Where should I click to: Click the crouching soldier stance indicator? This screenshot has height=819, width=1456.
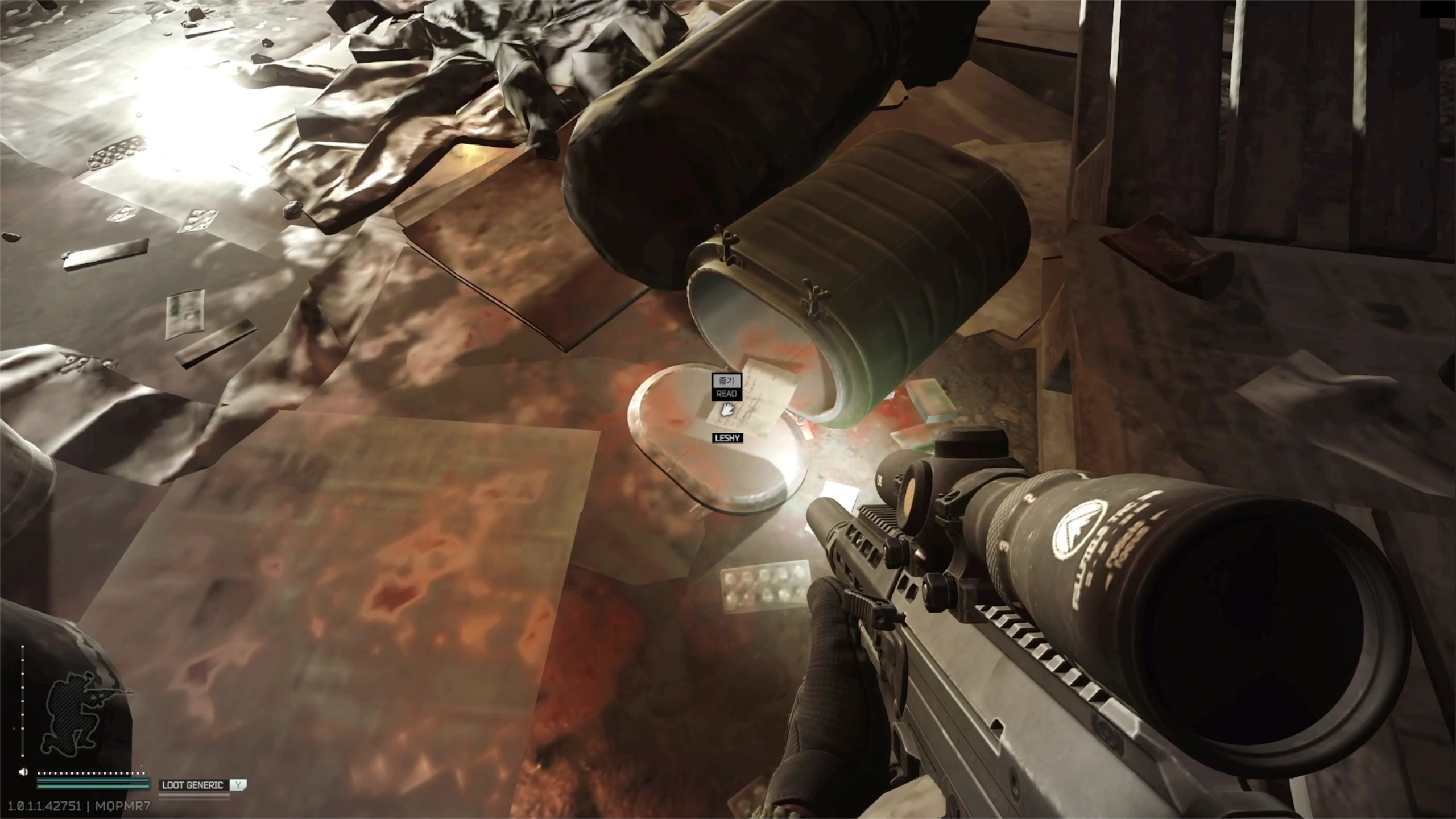[x=74, y=719]
